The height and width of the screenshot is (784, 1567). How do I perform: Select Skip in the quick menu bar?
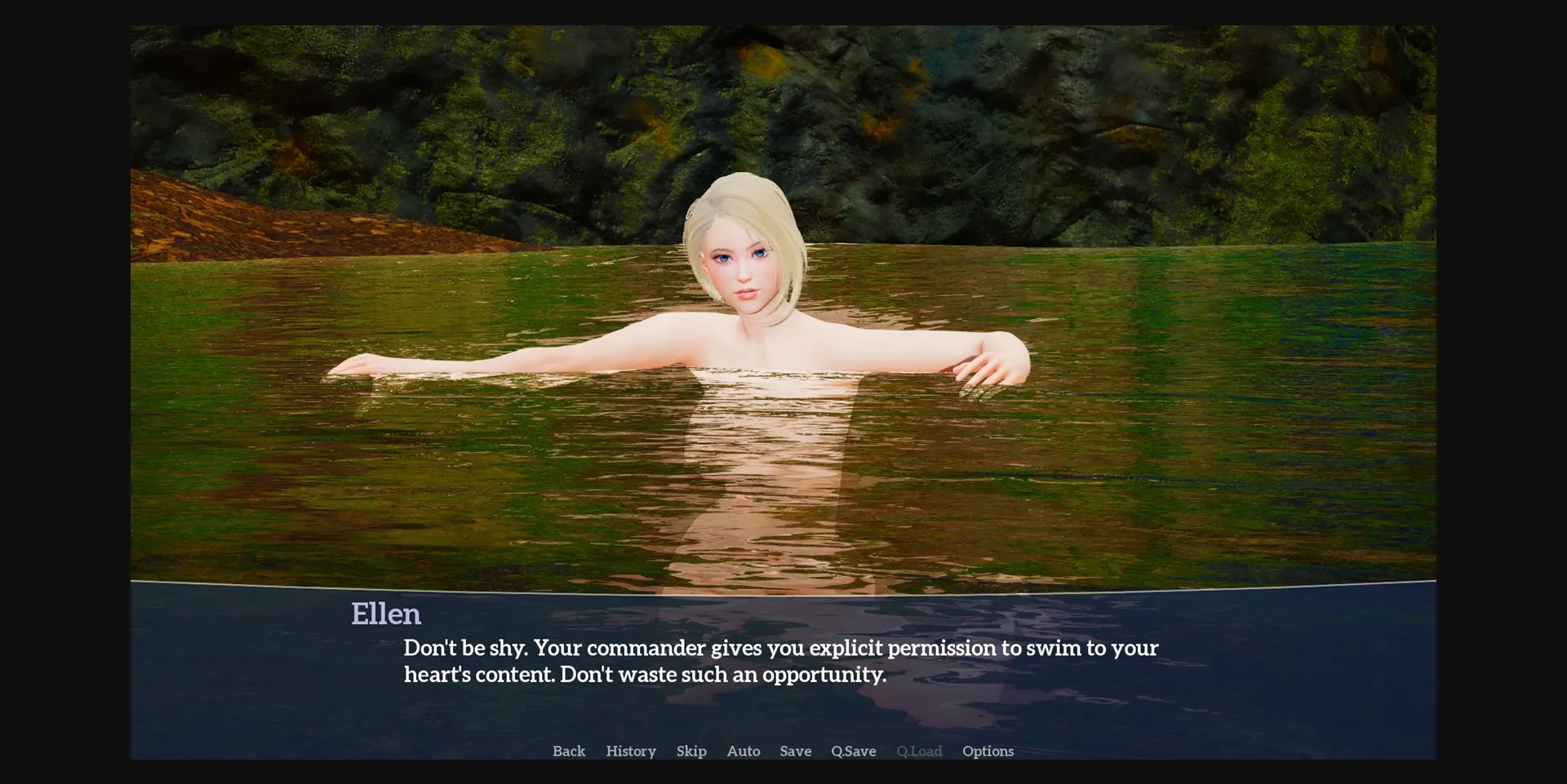click(x=691, y=751)
